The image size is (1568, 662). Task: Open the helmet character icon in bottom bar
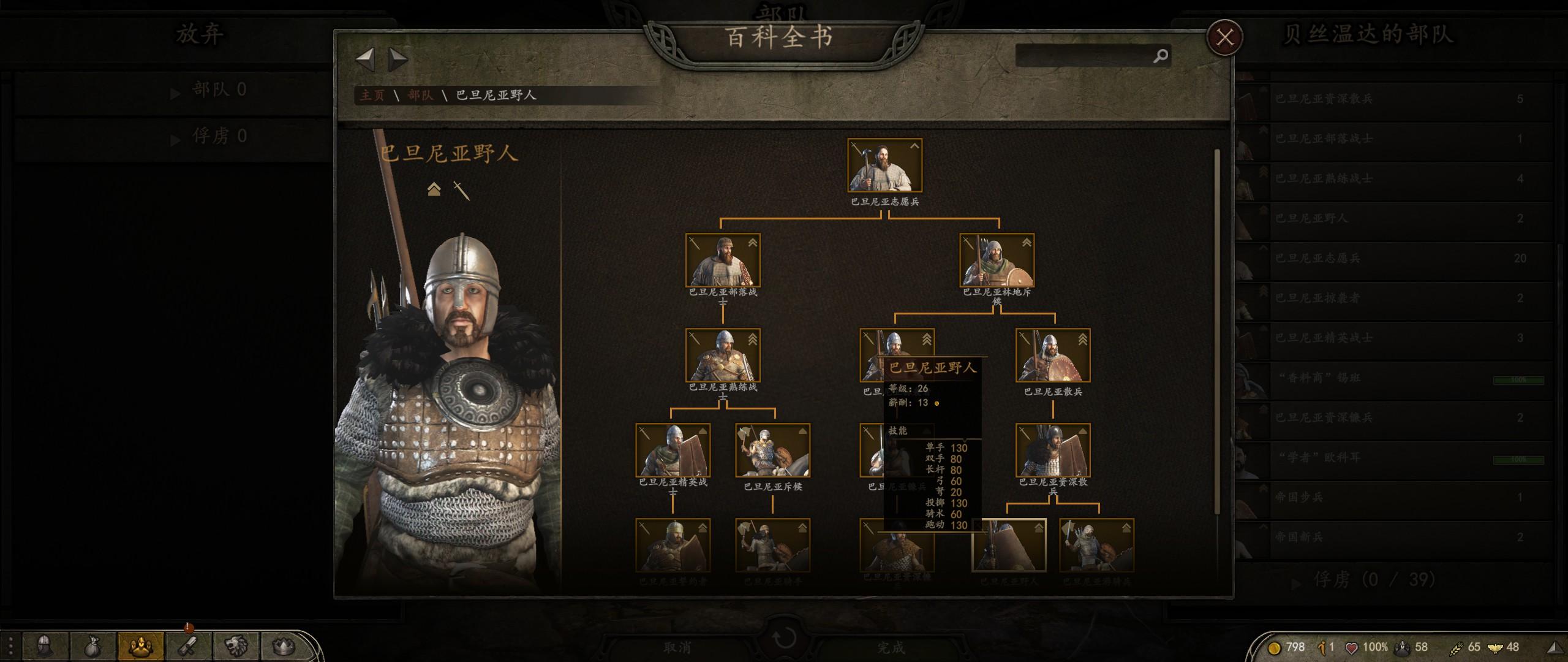pos(44,646)
